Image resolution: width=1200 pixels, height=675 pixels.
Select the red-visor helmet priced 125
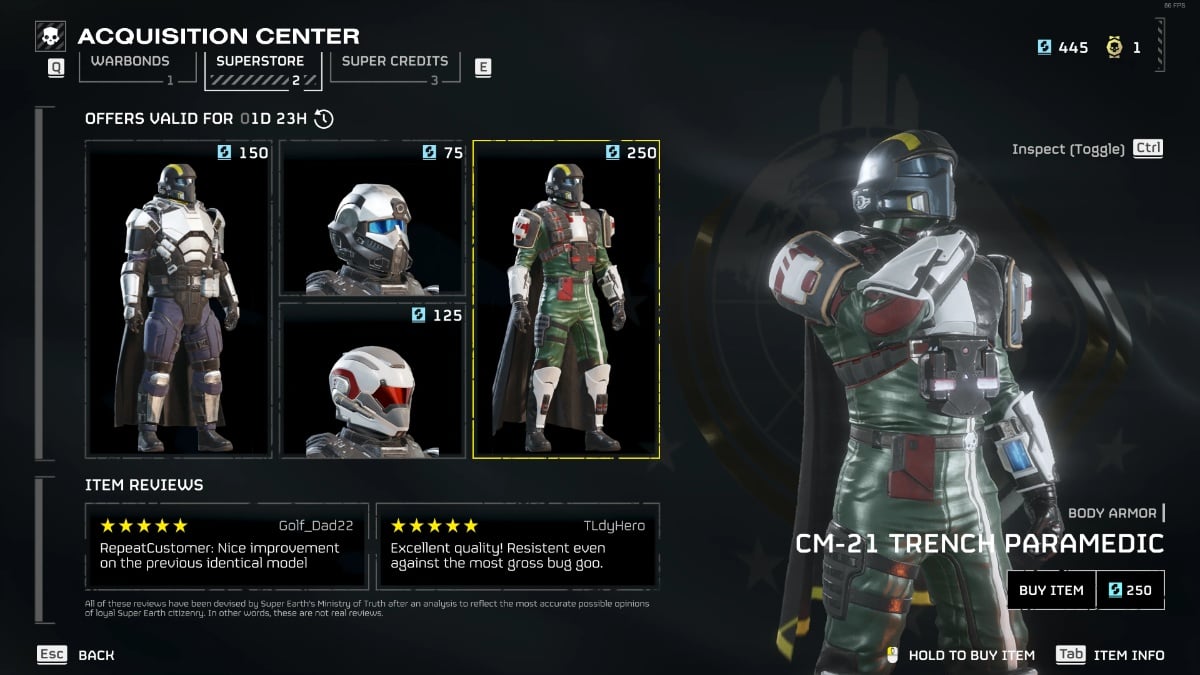(372, 381)
